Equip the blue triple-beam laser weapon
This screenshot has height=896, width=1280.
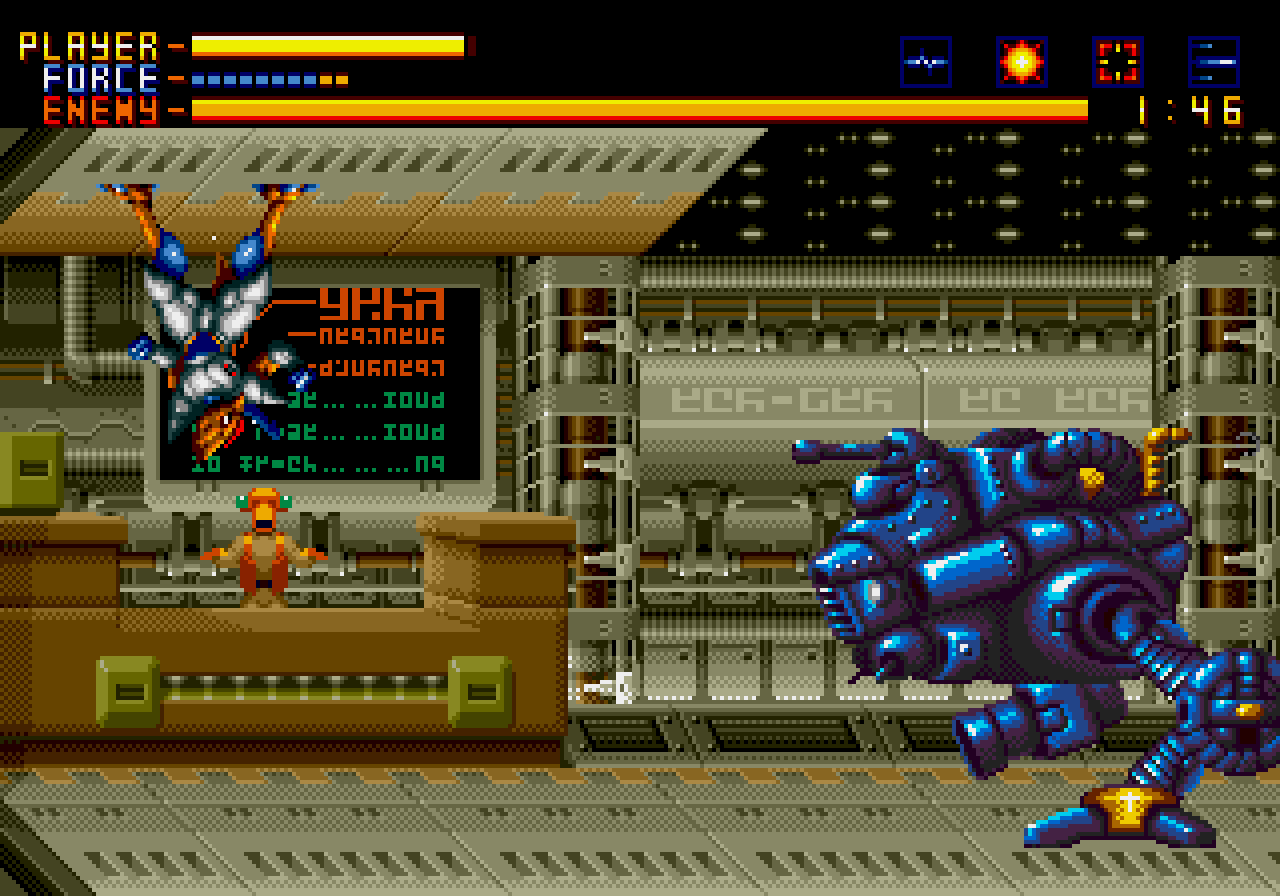(1213, 62)
